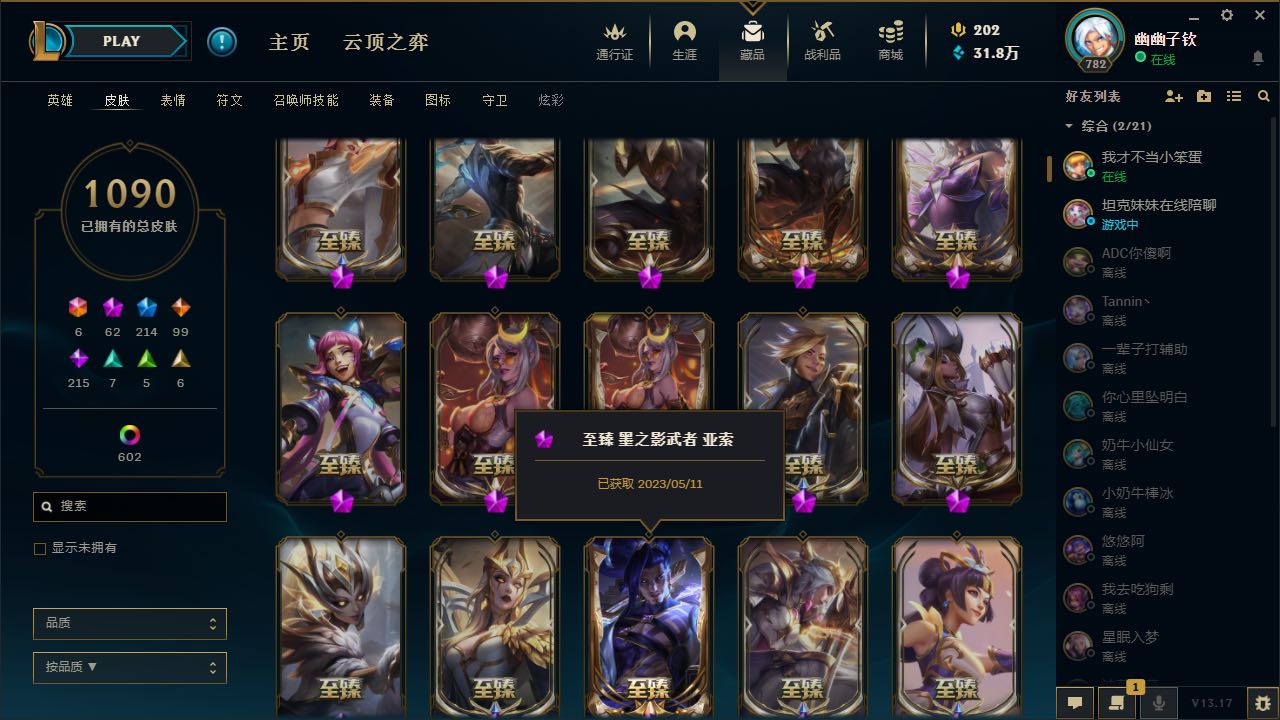Toggle the microphone in the bottom bar
This screenshot has width=1280, height=720.
(1158, 703)
